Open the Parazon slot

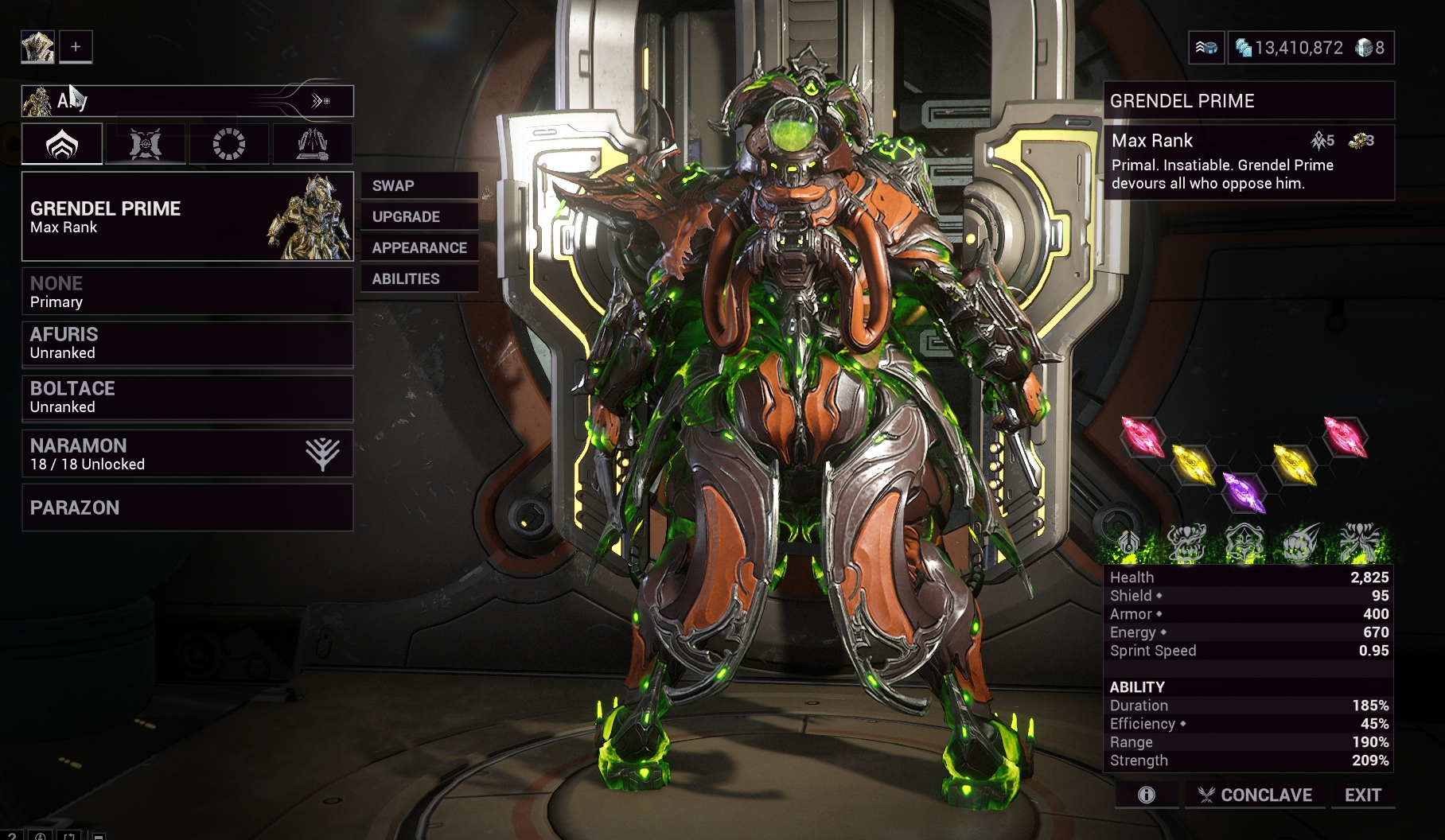(x=187, y=507)
